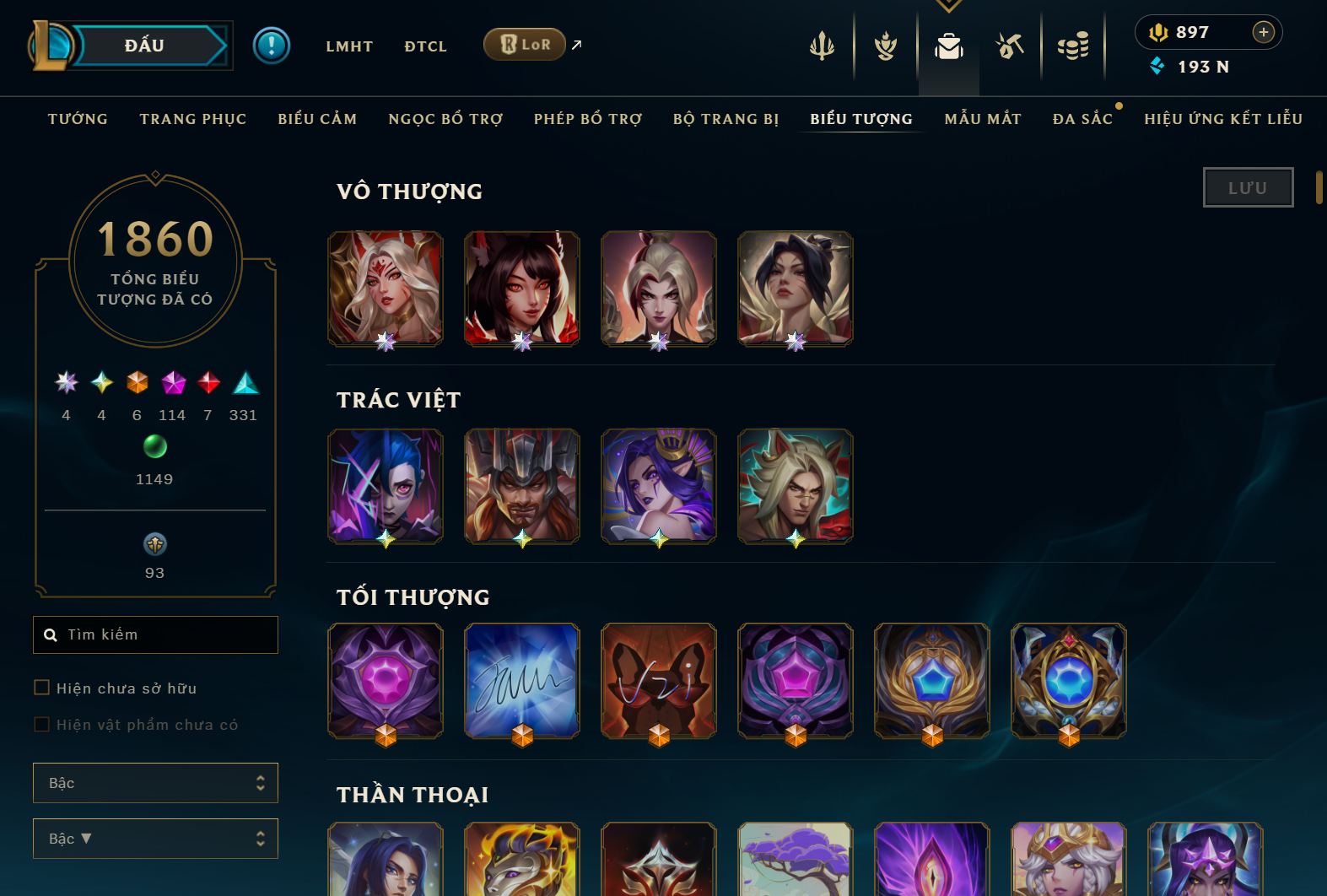This screenshot has height=896, width=1327.
Task: Tick the Hiện chưa sở hữu checkbox
Action: pos(41,688)
